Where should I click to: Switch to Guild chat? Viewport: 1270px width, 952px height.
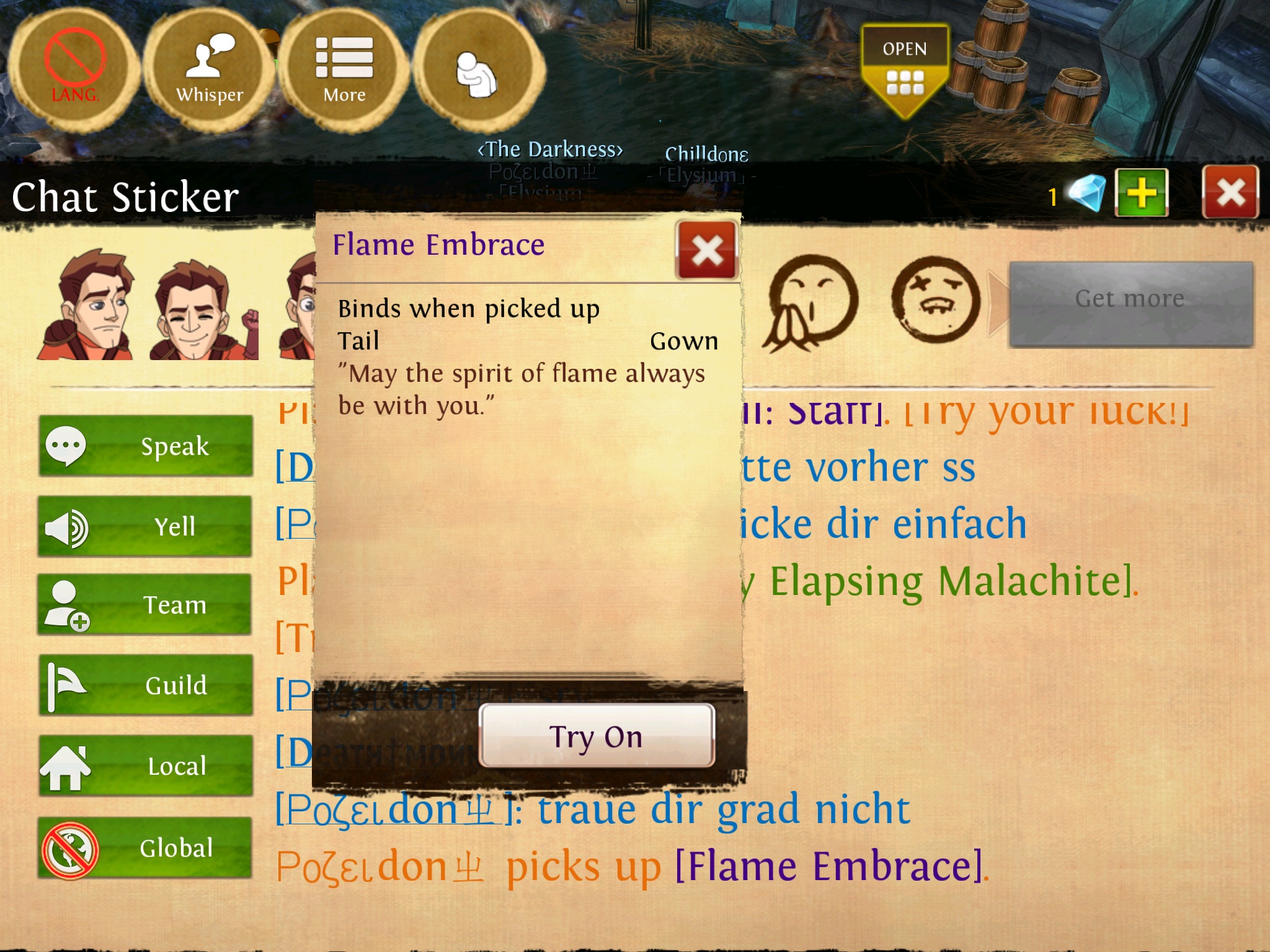click(x=146, y=685)
